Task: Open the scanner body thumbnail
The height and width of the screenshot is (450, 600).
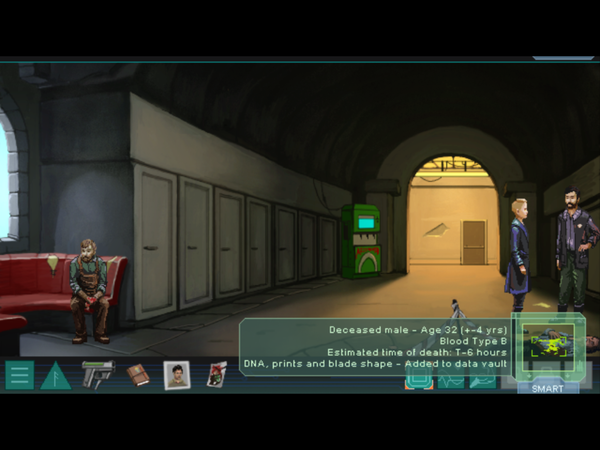Action: tap(547, 347)
